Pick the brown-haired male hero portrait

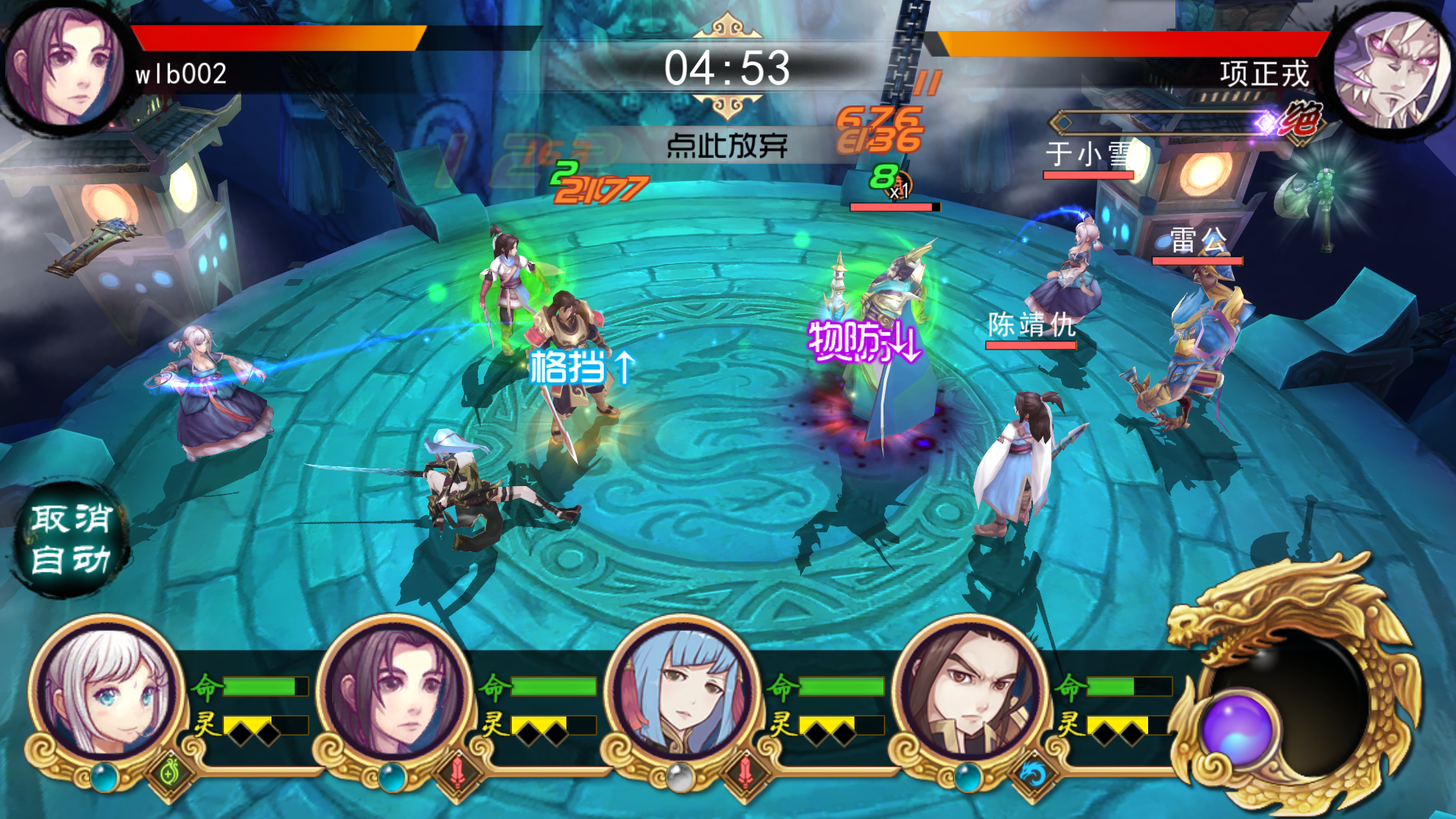click(969, 692)
